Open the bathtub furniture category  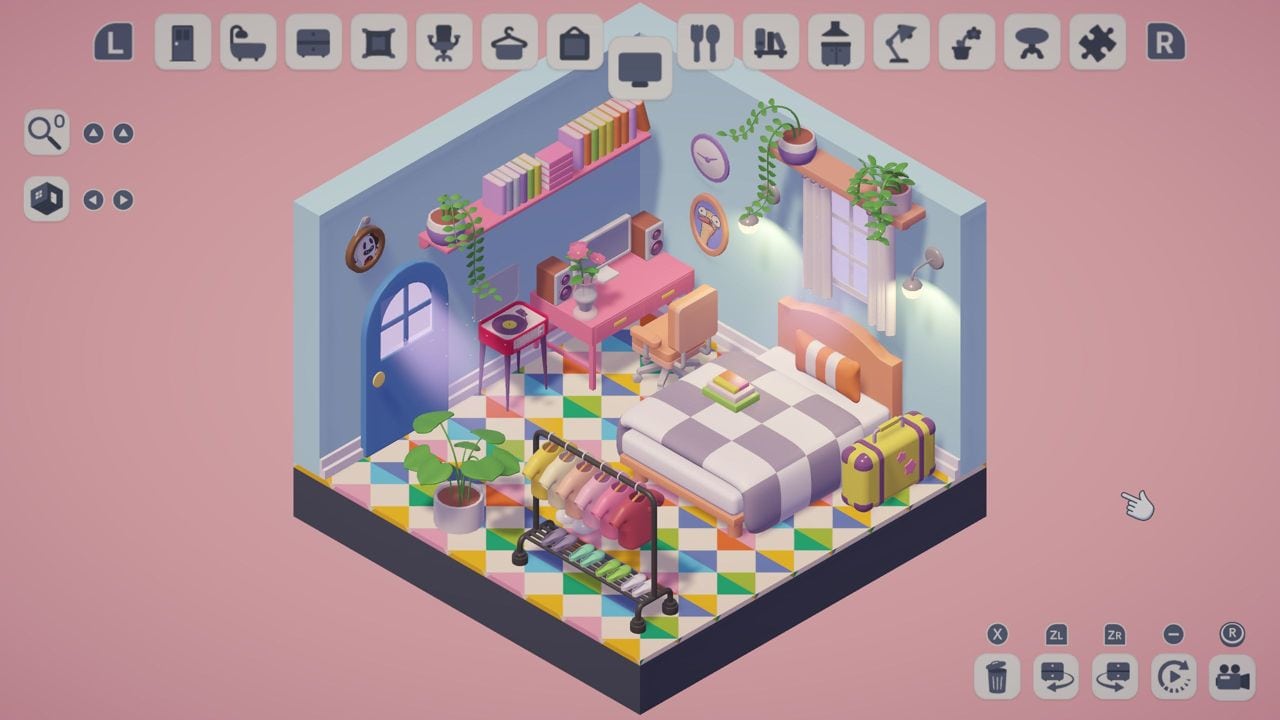tap(248, 44)
